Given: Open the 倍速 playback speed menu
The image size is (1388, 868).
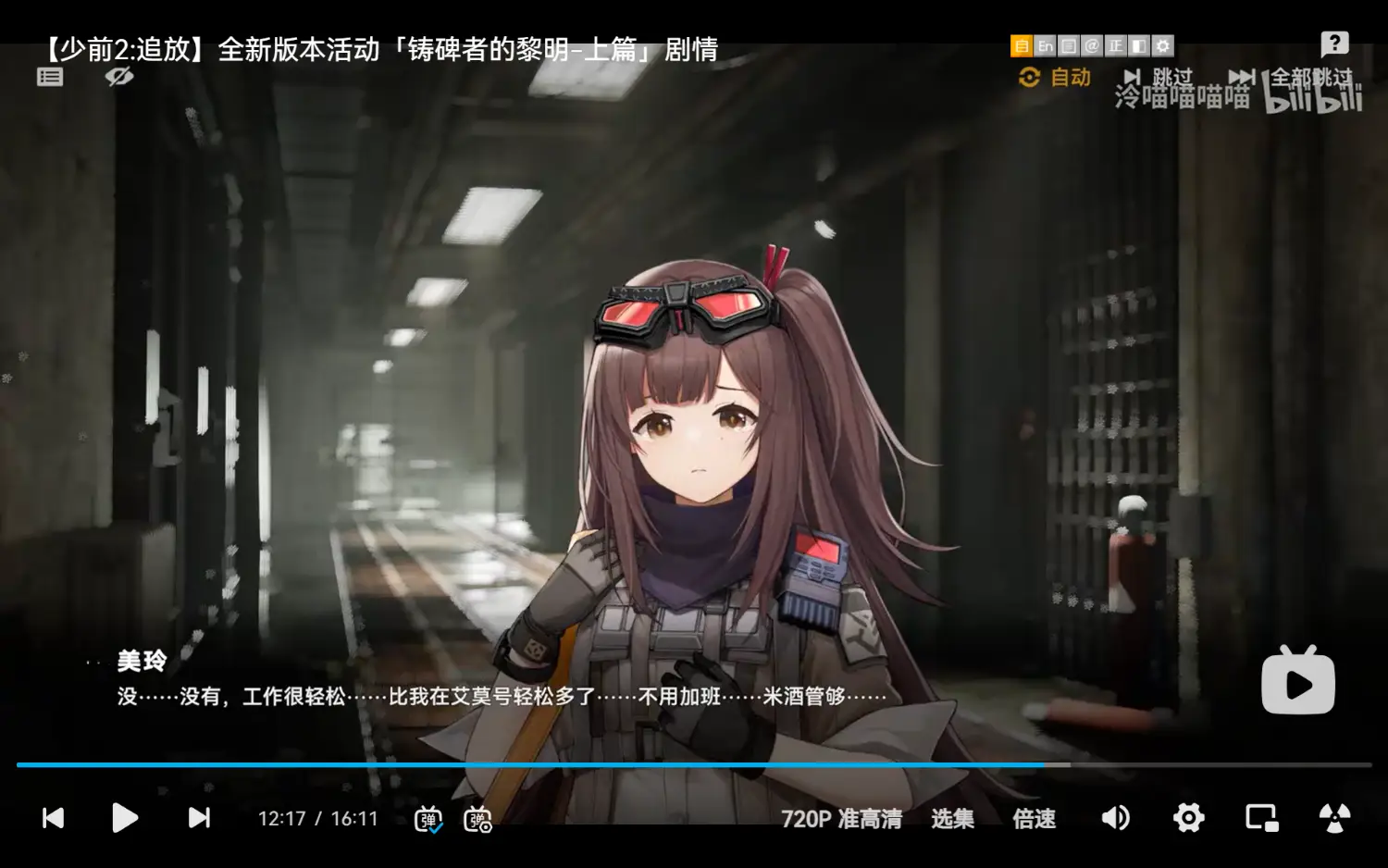Looking at the screenshot, I should tap(1035, 818).
